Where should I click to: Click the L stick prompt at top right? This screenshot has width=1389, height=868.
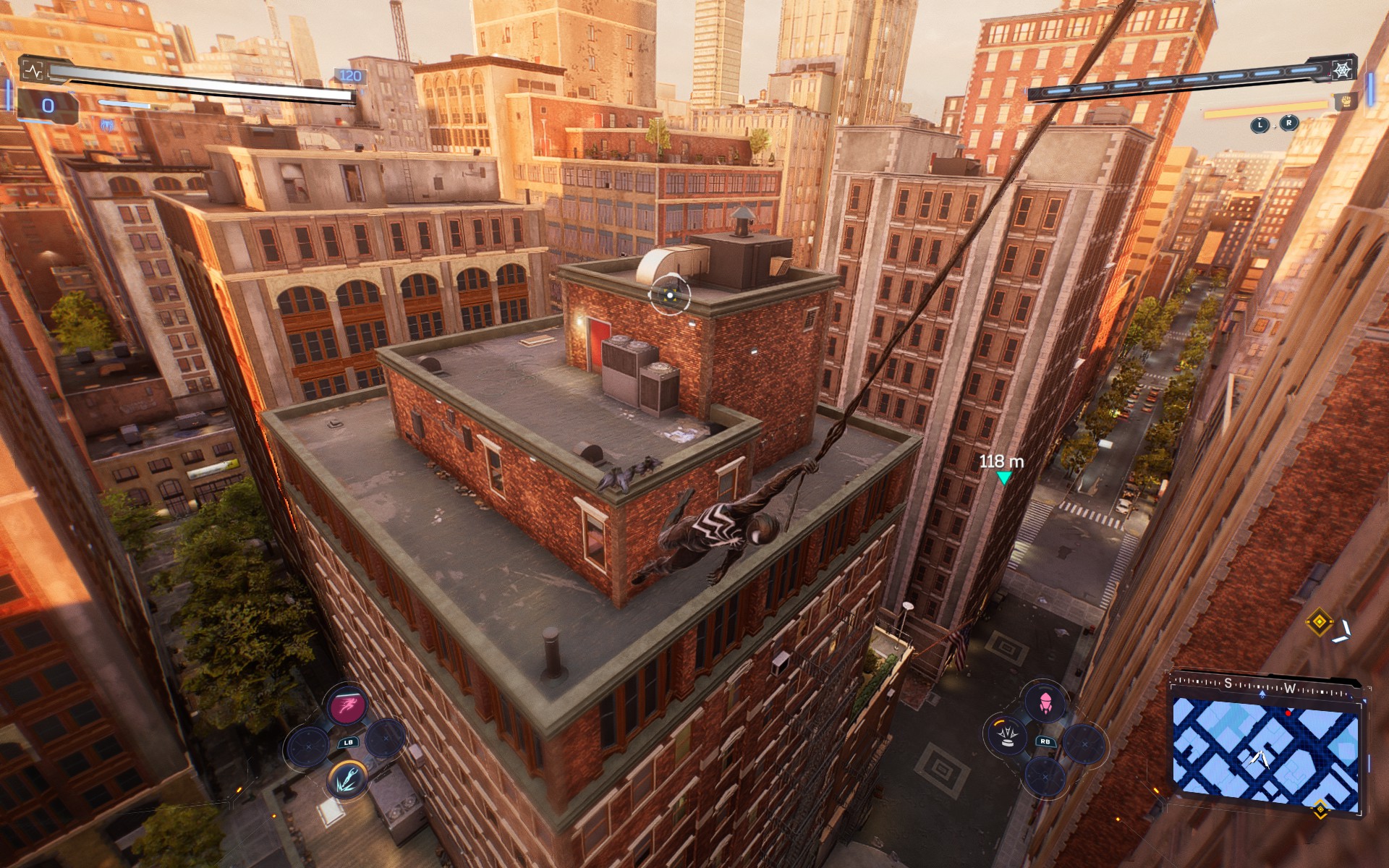pyautogui.click(x=1260, y=125)
